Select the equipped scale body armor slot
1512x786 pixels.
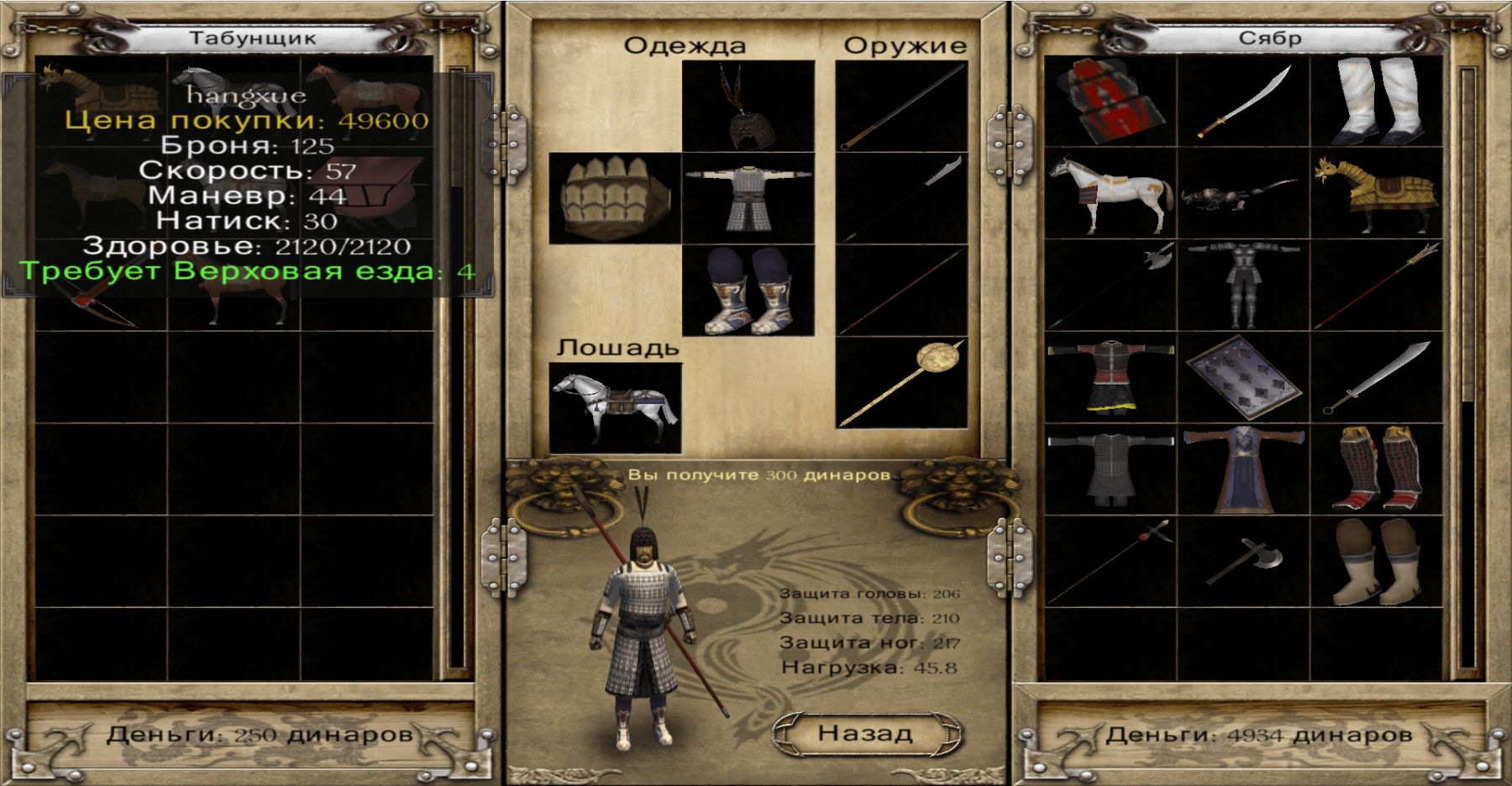click(748, 198)
